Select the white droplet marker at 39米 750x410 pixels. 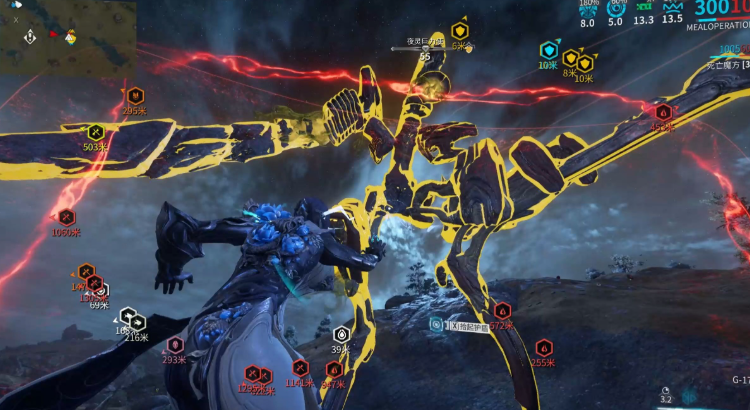(342, 334)
